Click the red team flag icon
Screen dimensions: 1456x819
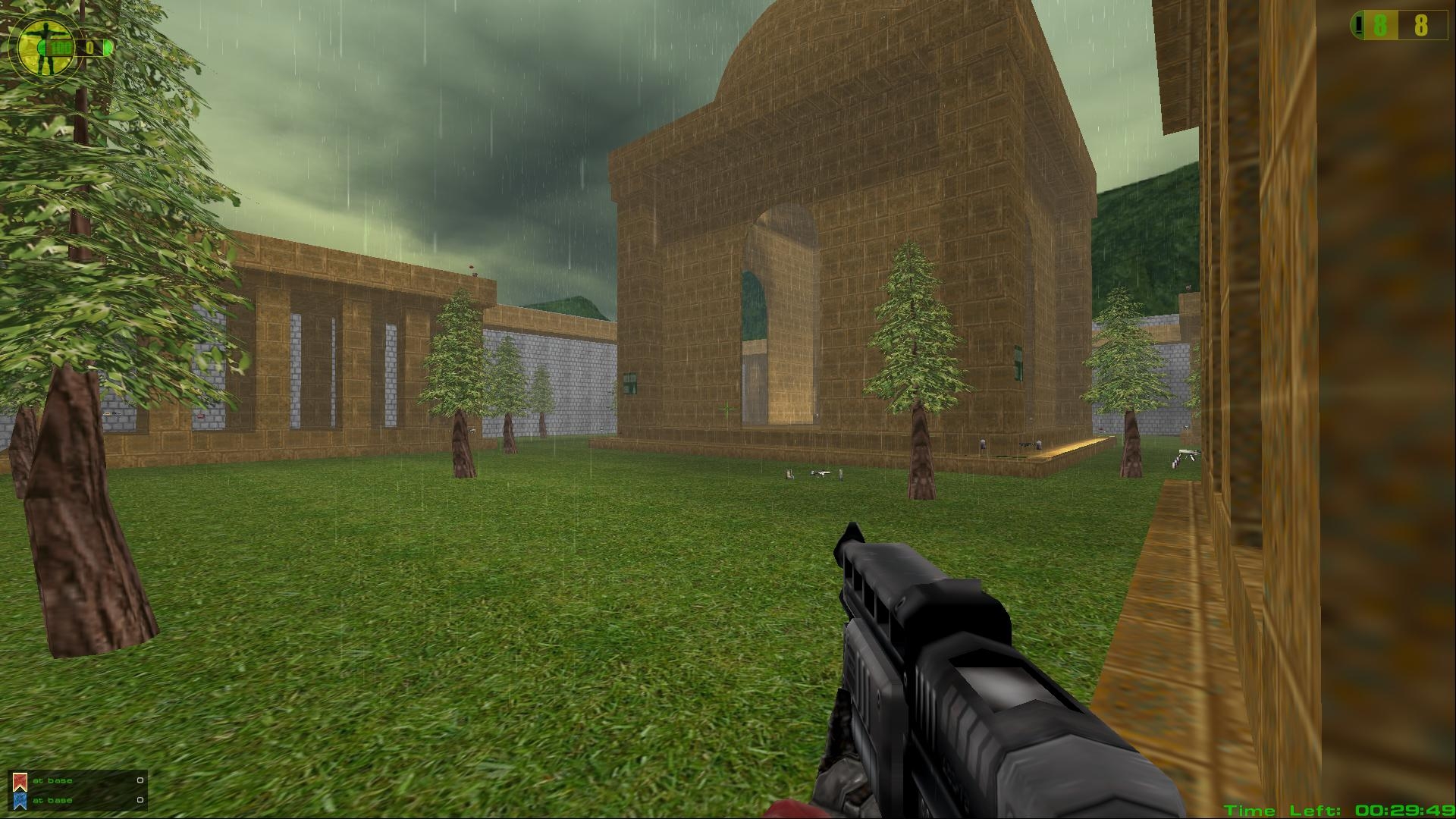click(20, 781)
